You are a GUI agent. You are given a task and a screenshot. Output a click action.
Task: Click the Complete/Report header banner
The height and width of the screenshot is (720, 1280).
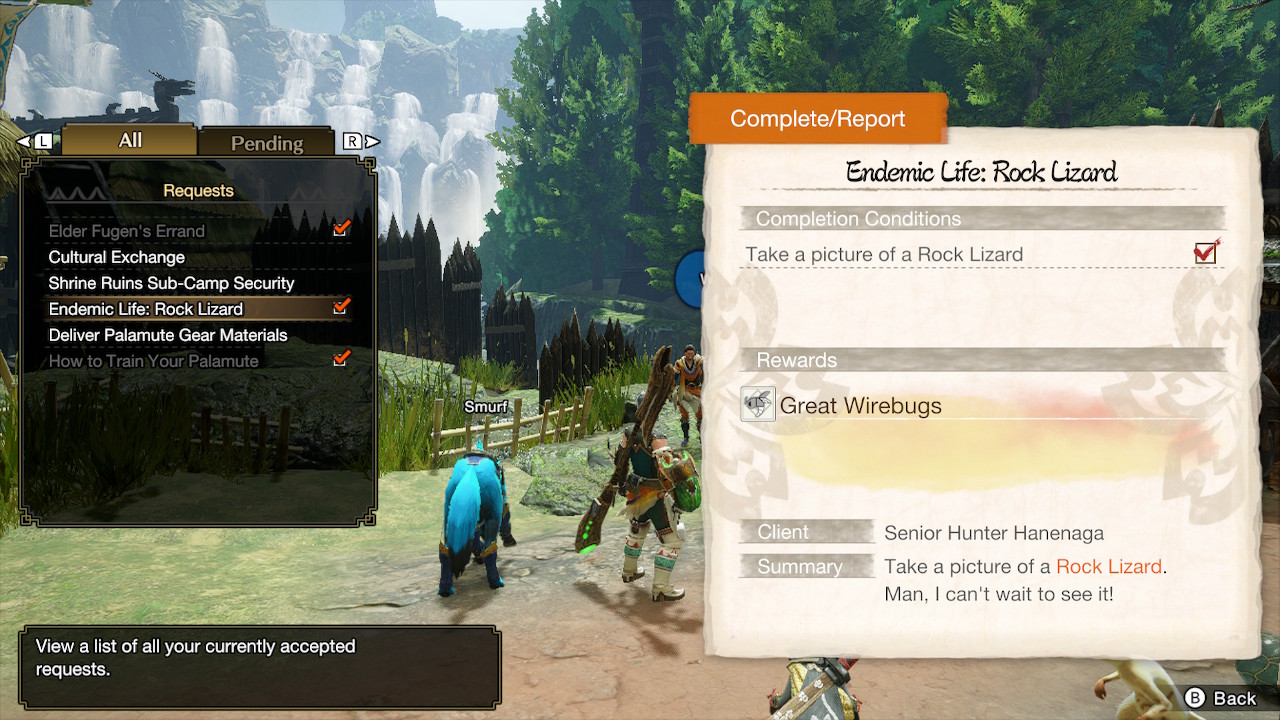point(818,118)
